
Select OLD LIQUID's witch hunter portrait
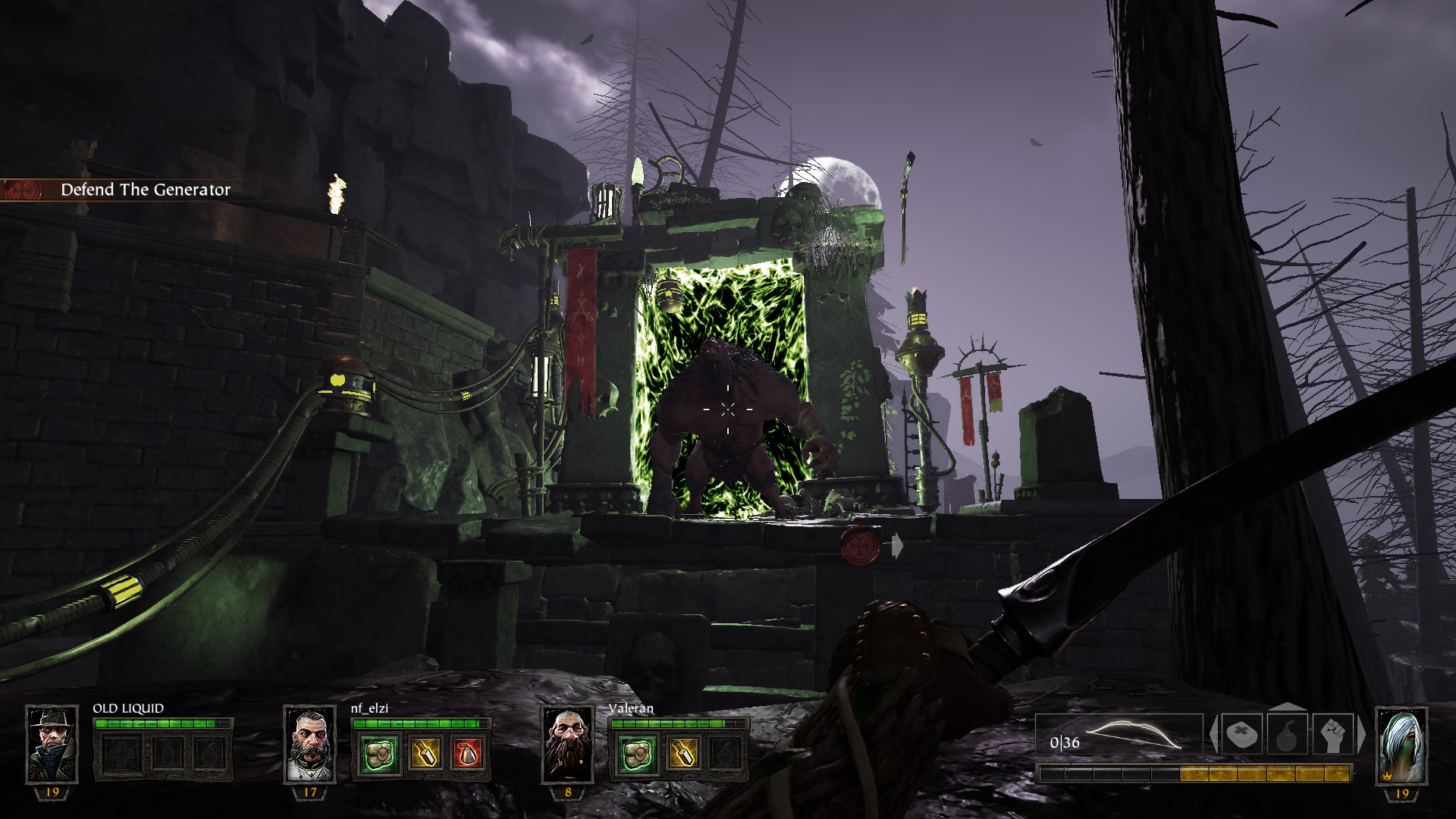coord(52,745)
